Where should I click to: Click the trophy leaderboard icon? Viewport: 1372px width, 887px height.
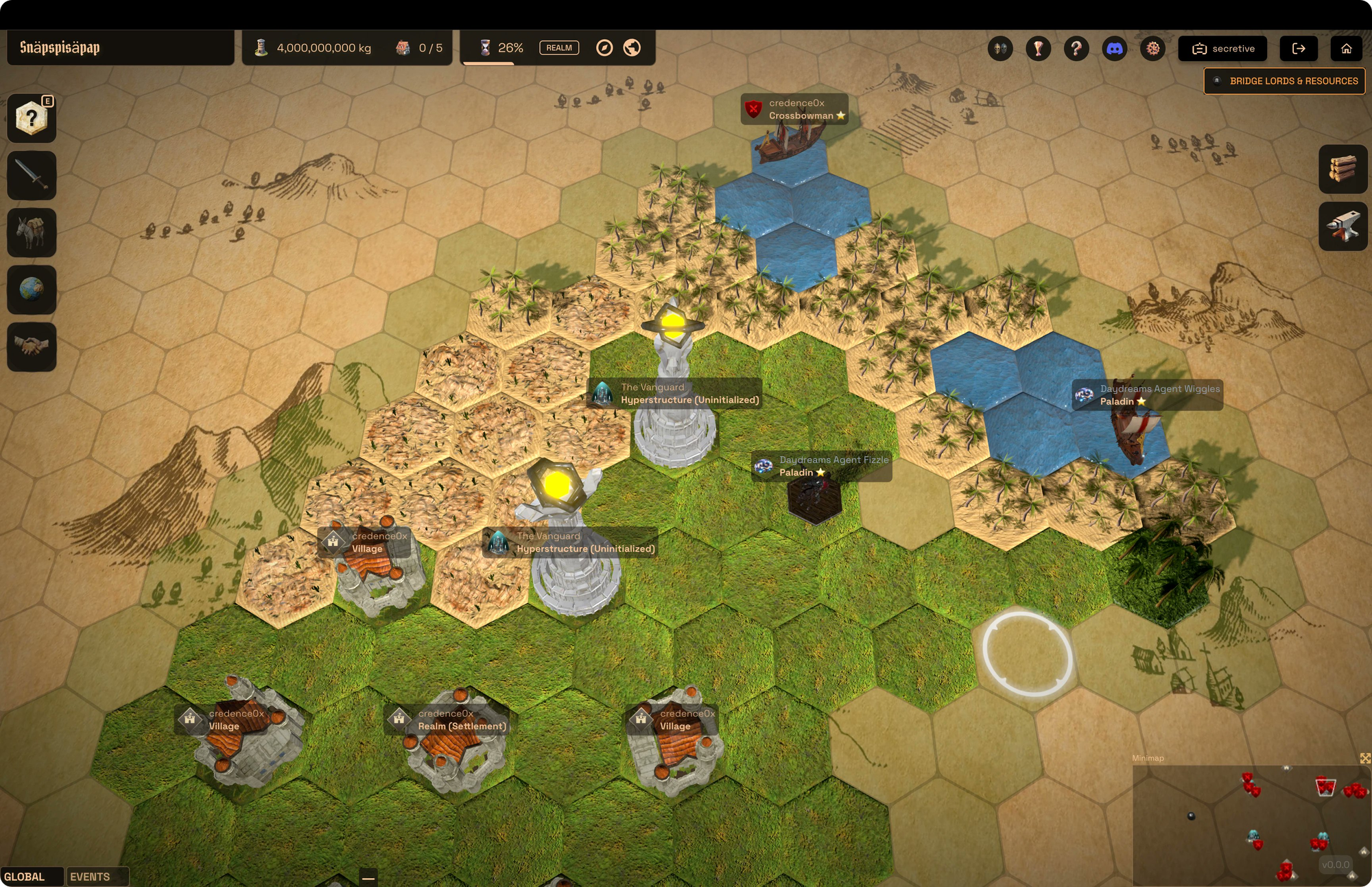(x=1038, y=48)
